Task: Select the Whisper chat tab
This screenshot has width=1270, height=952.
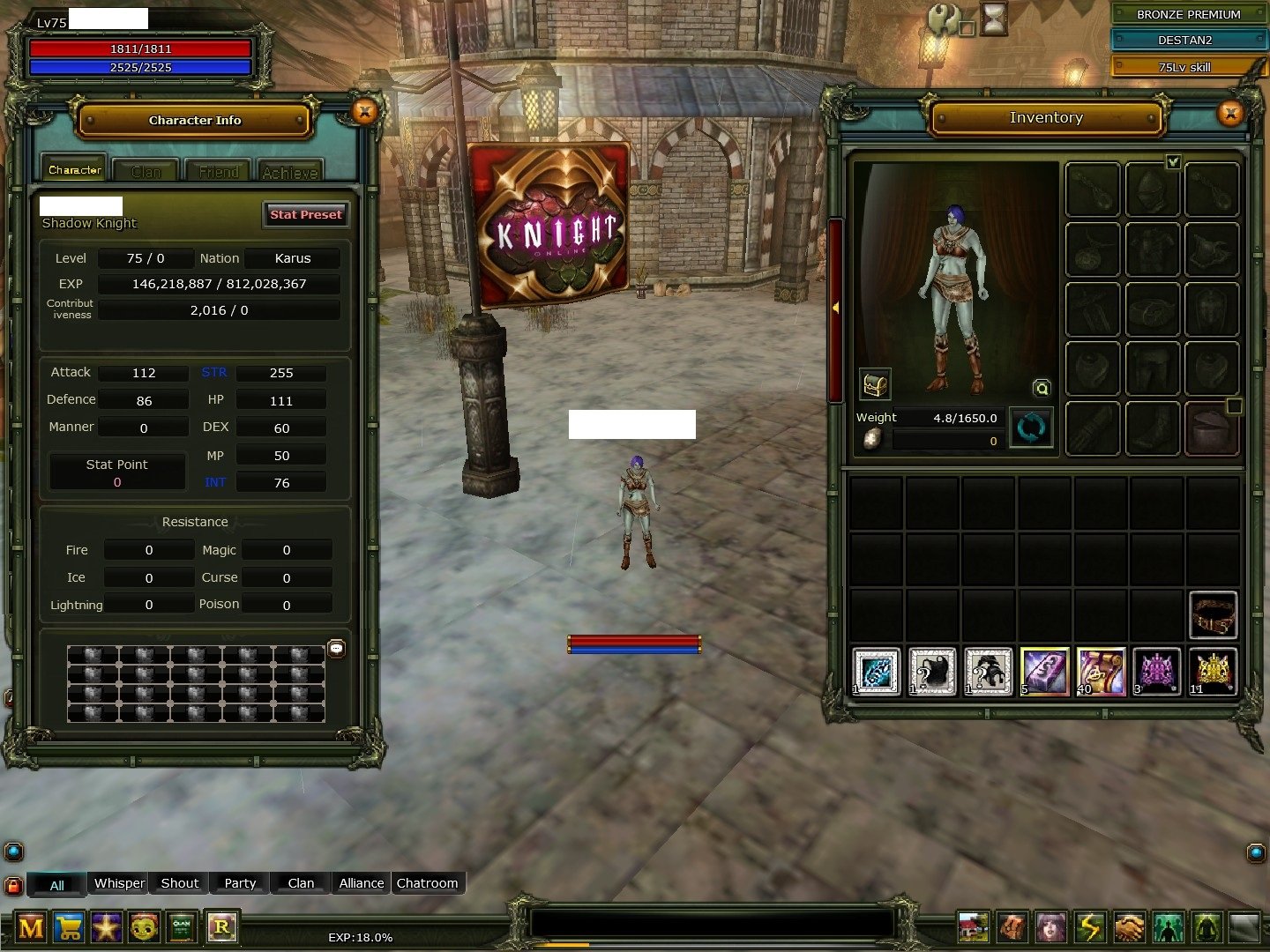Action: [x=119, y=883]
